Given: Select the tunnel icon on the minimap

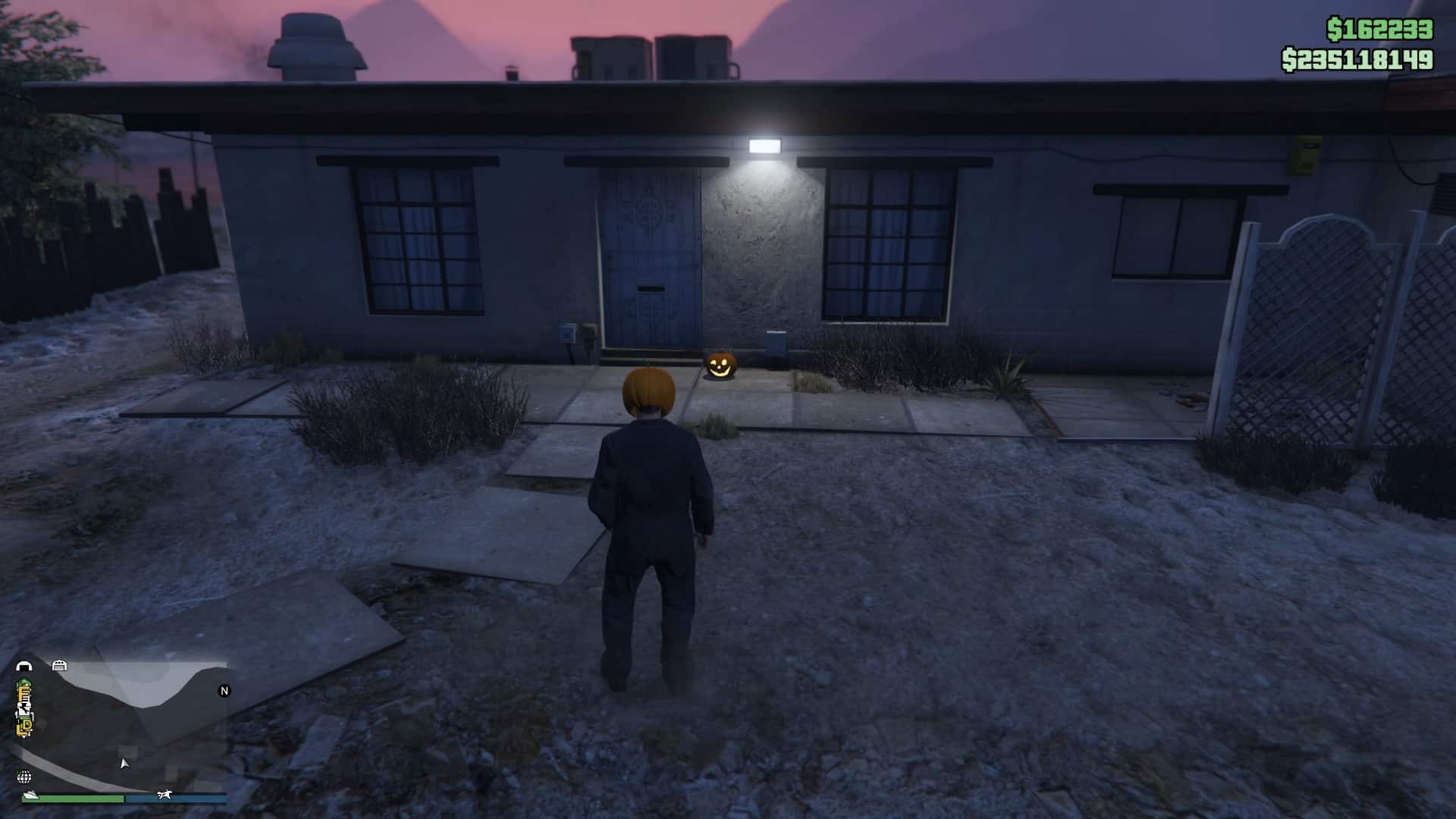Looking at the screenshot, I should tap(26, 666).
